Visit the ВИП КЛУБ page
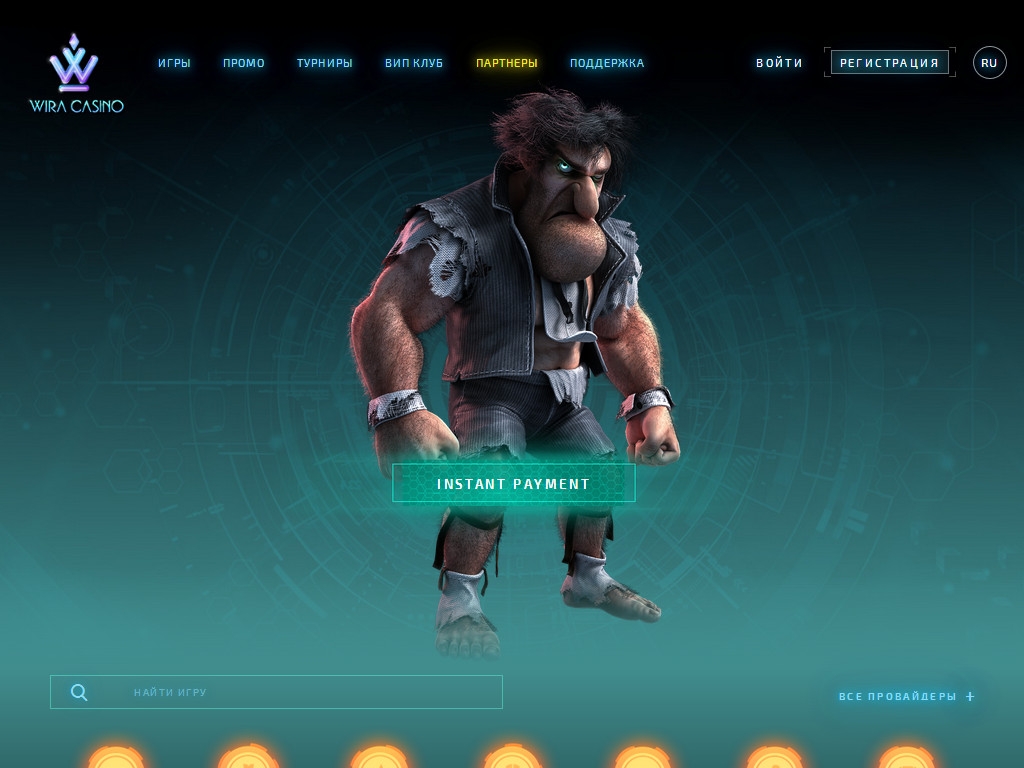Screen dimensions: 1024x768 414,63
